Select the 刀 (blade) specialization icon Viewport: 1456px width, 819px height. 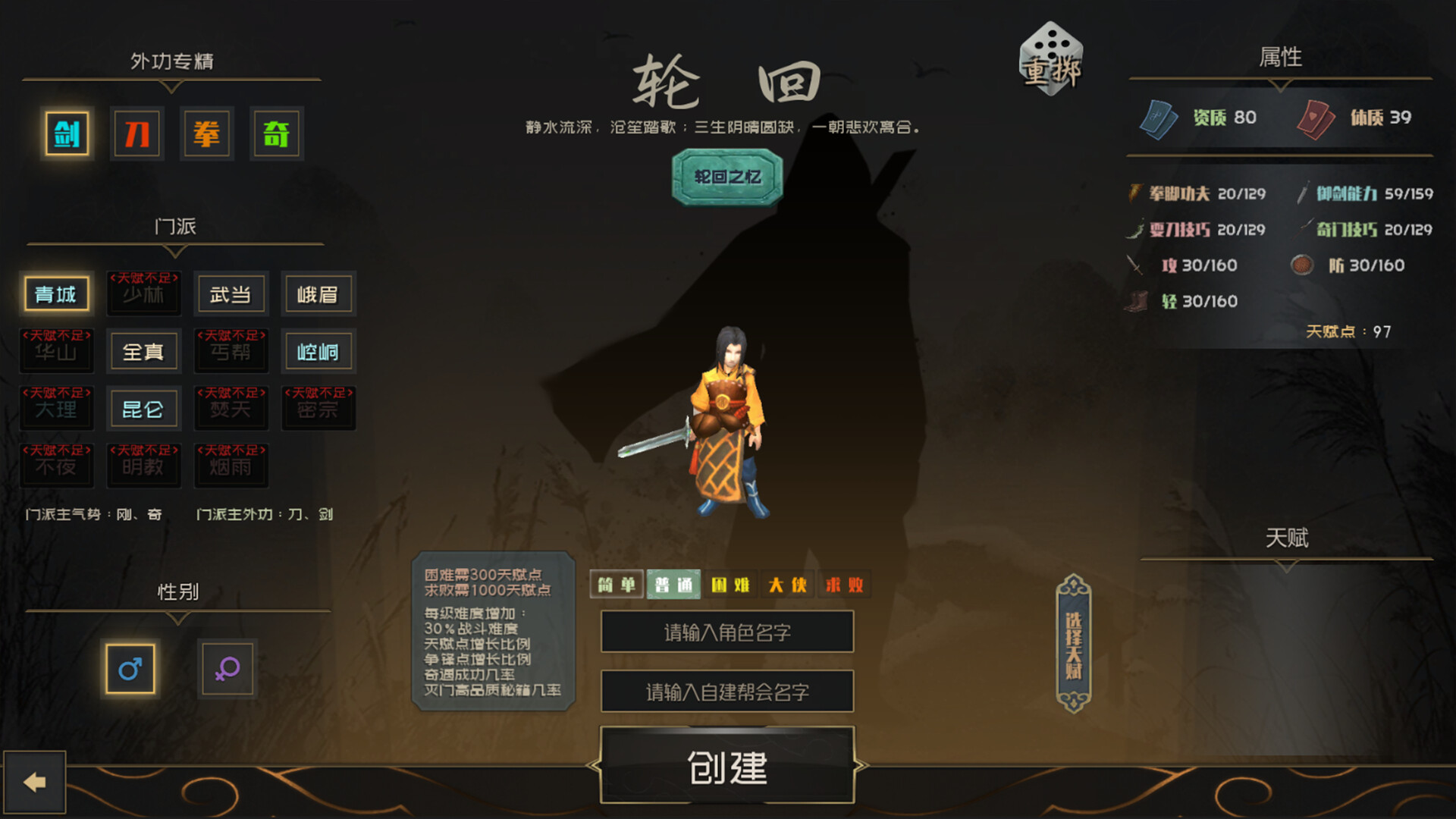tap(136, 133)
